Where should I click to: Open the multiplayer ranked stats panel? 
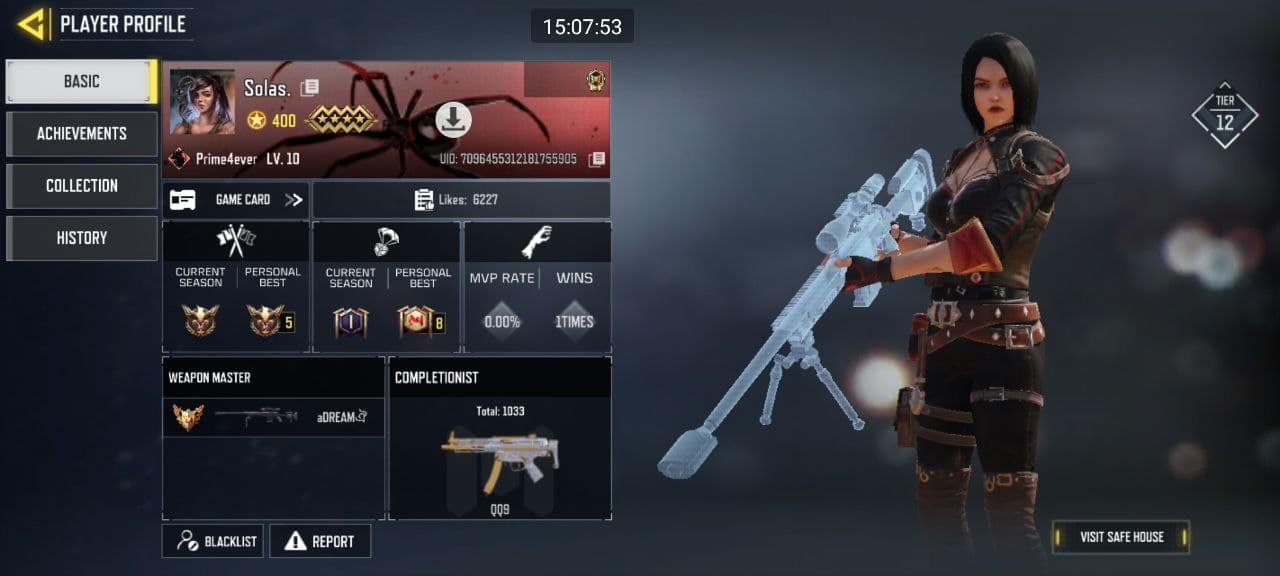(236, 287)
